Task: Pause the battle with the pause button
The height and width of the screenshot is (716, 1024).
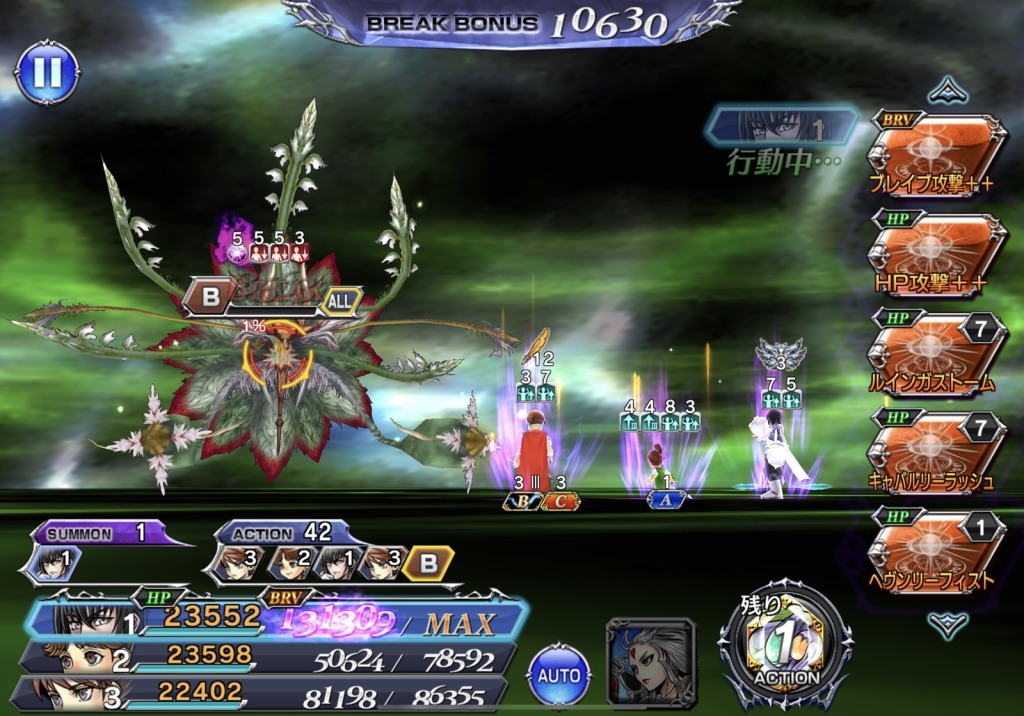Action: coord(47,71)
